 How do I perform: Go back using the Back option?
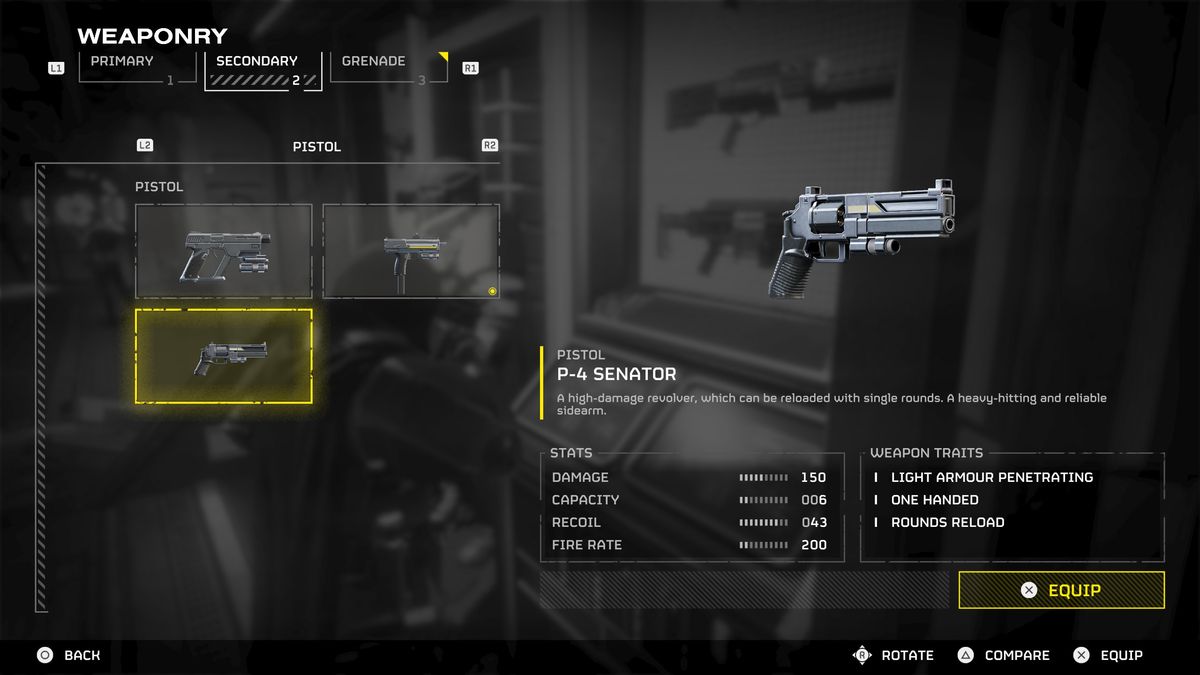tap(70, 655)
